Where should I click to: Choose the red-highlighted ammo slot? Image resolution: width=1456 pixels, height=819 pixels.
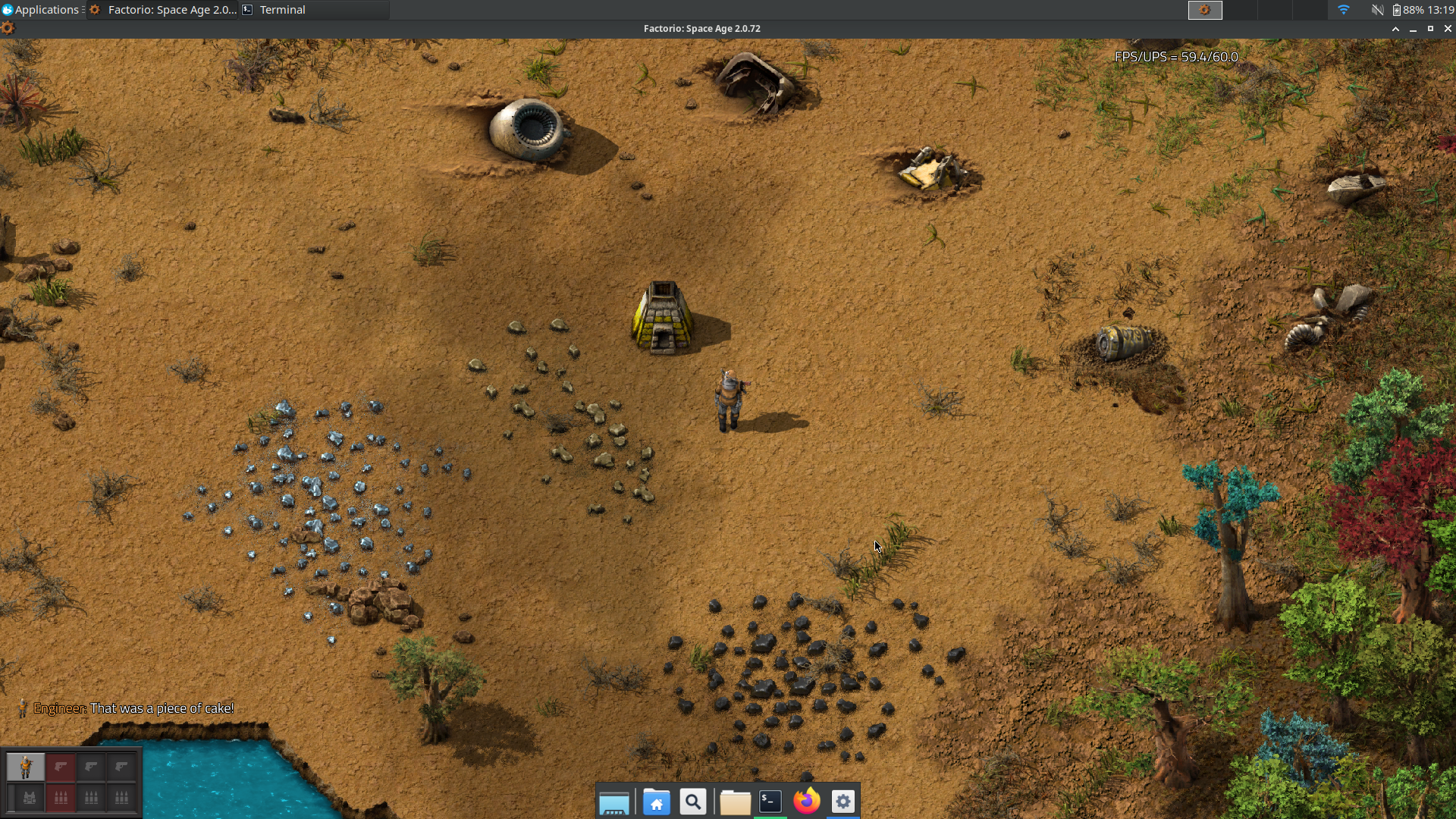click(61, 798)
